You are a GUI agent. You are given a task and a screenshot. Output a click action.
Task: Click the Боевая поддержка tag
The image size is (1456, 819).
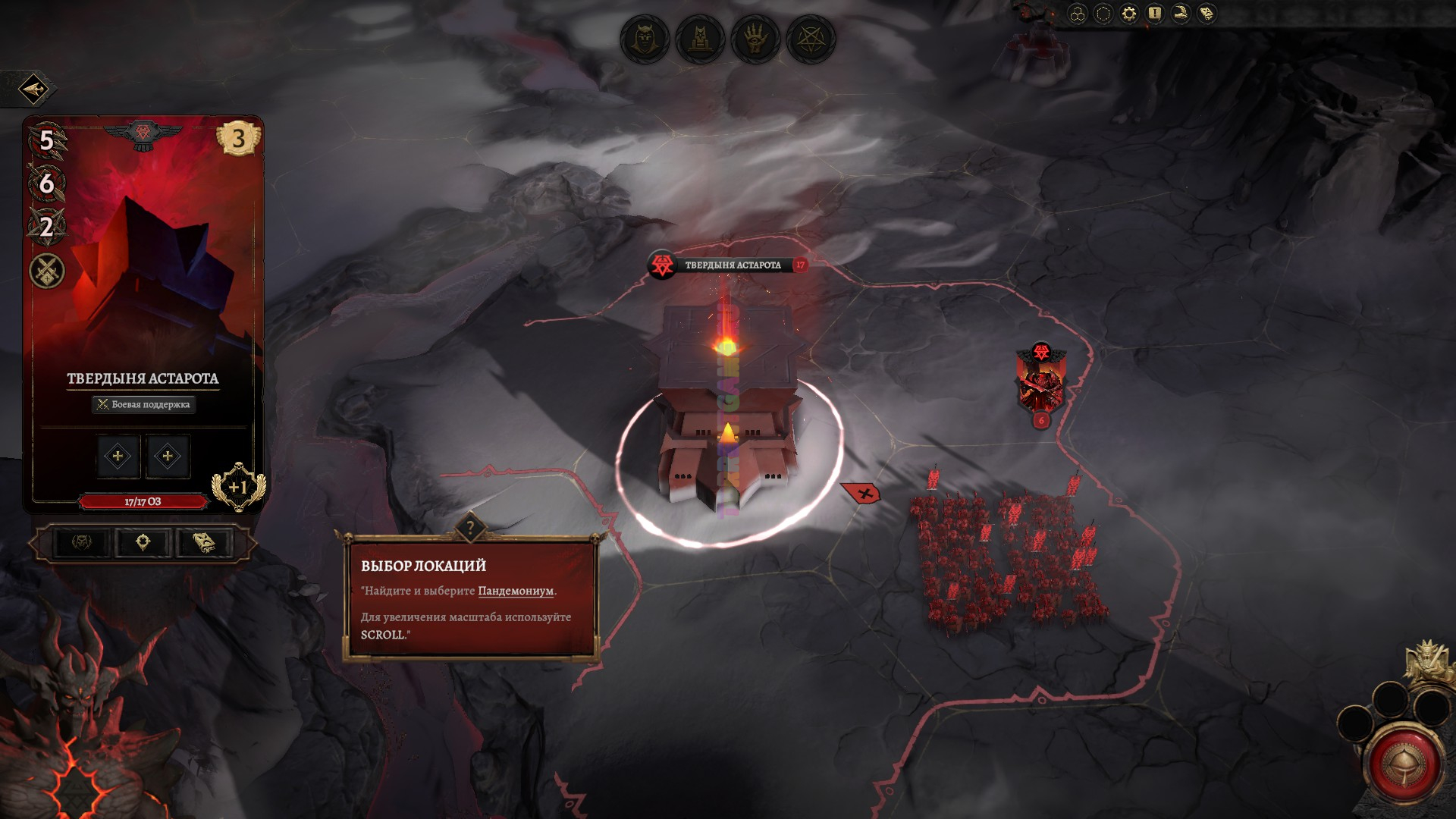point(143,404)
